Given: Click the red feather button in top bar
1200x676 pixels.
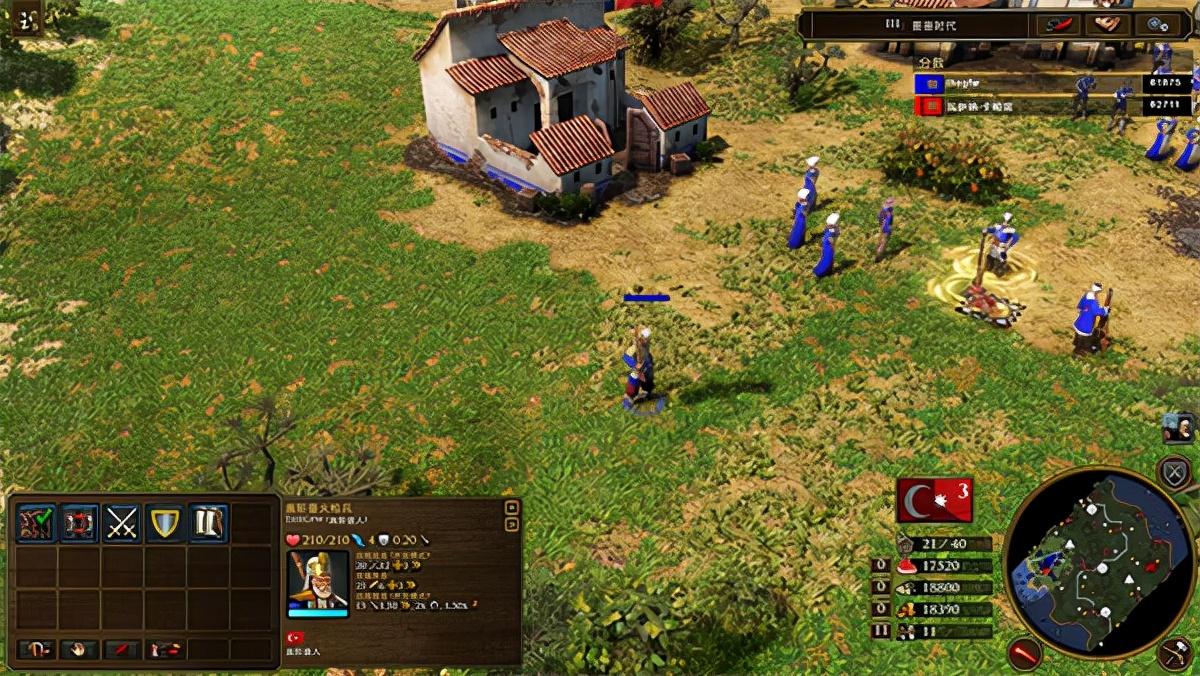Looking at the screenshot, I should coord(1057,24).
